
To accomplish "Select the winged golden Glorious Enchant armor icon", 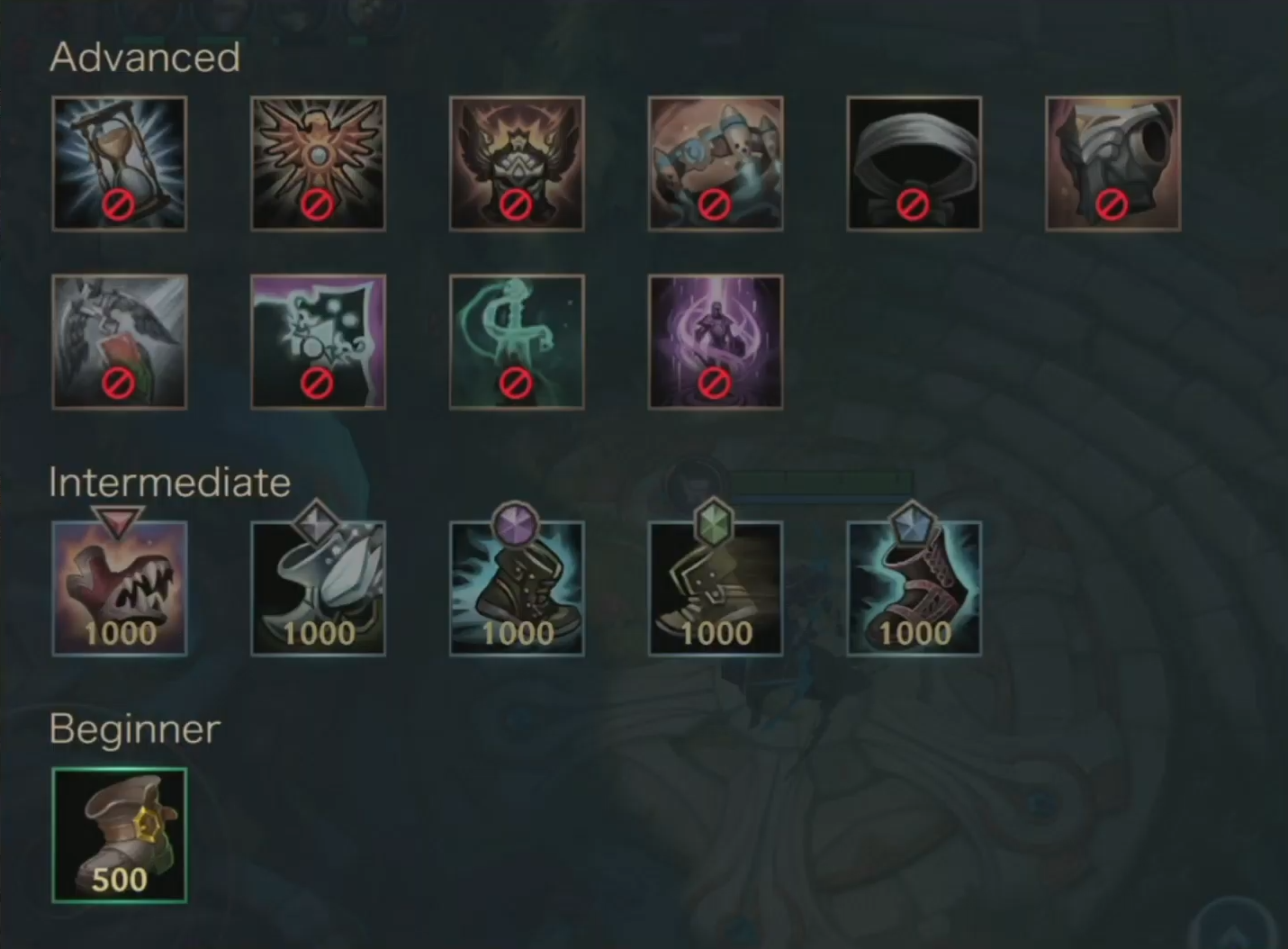I will 517,162.
